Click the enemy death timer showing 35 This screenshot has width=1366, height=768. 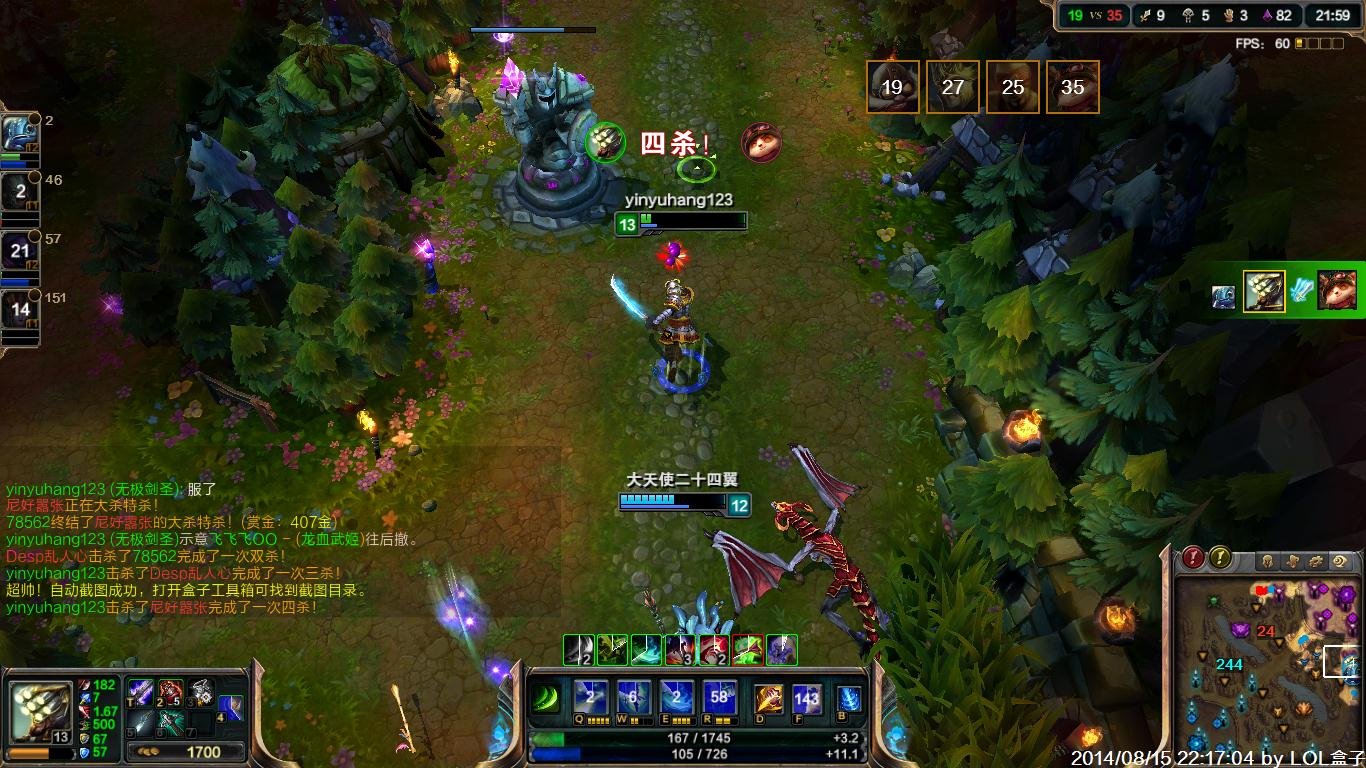pyautogui.click(x=1072, y=87)
